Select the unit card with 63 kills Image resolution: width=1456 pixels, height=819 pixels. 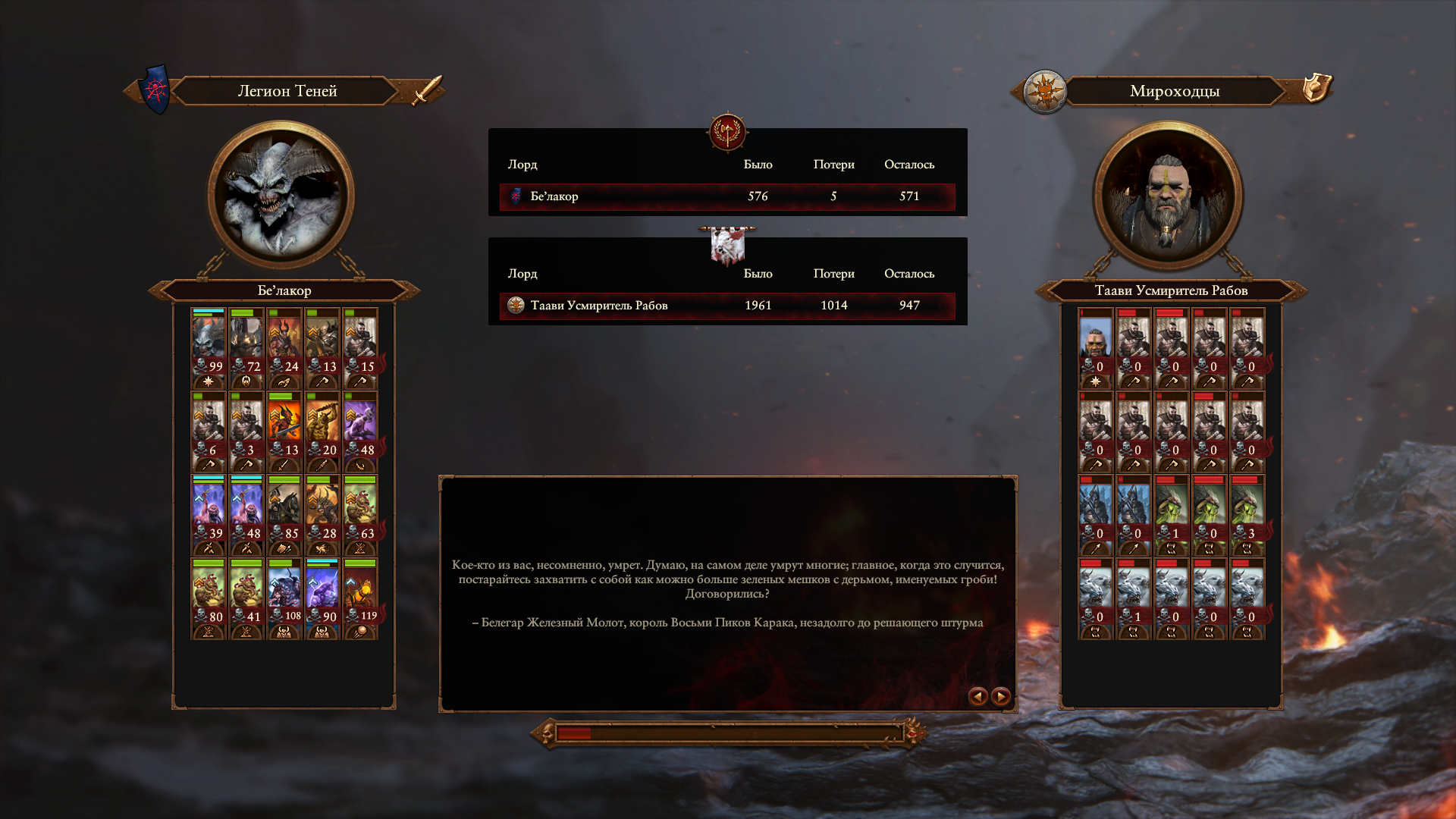point(360,514)
